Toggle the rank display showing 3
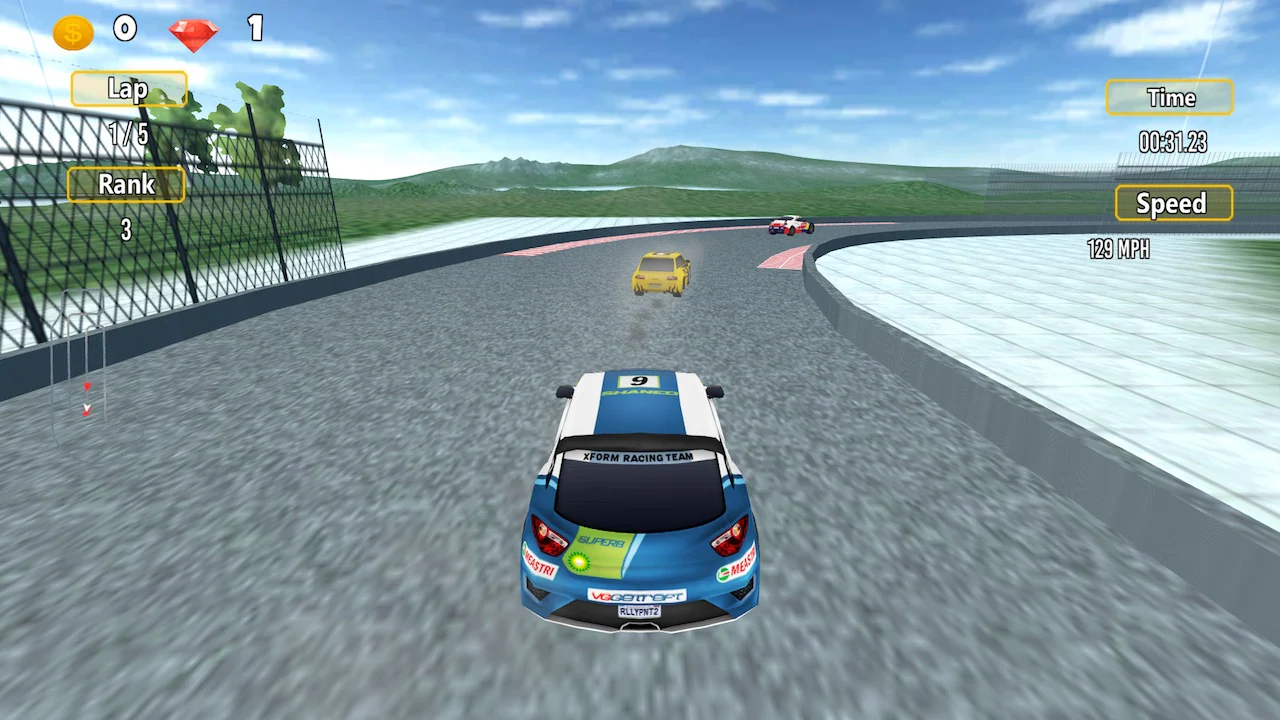Image resolution: width=1280 pixels, height=720 pixels. pyautogui.click(x=126, y=230)
